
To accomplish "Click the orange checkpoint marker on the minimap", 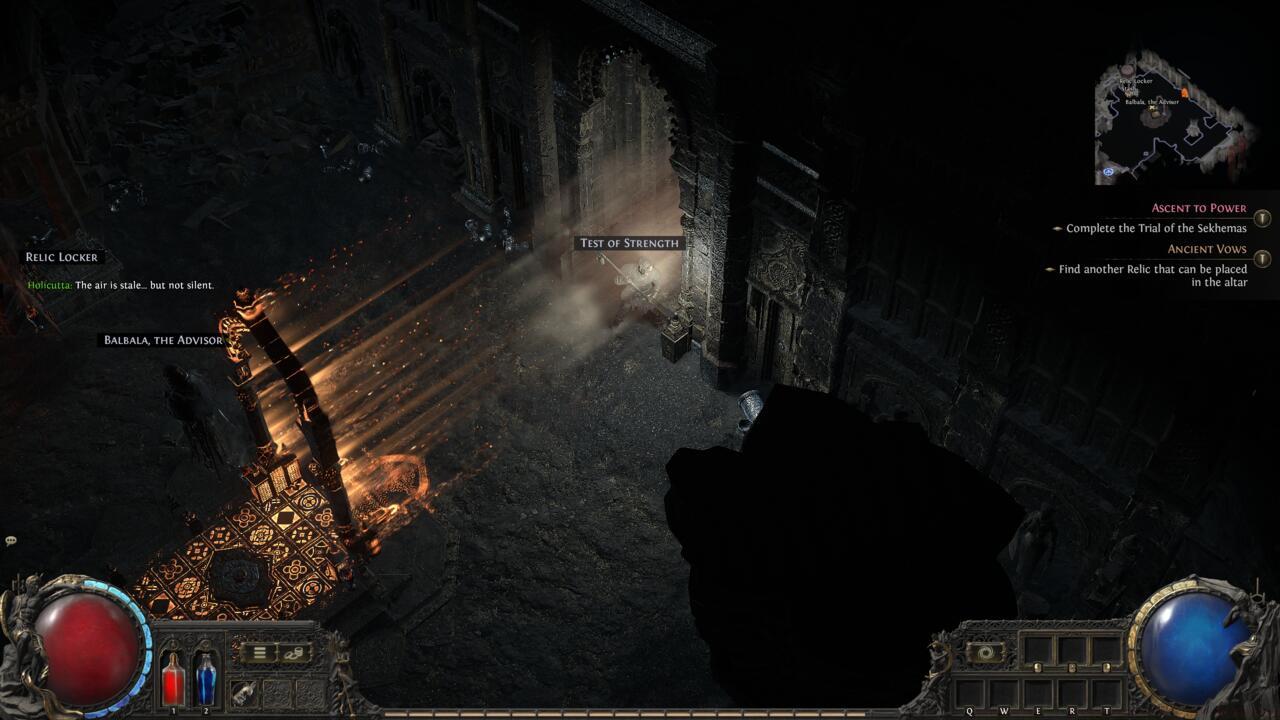I will click(1185, 92).
